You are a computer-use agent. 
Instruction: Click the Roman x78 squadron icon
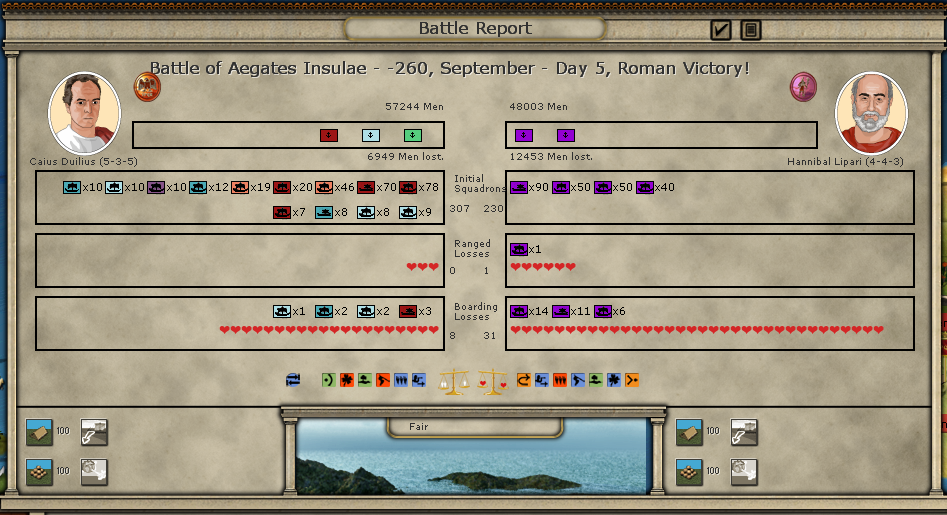[x=408, y=187]
